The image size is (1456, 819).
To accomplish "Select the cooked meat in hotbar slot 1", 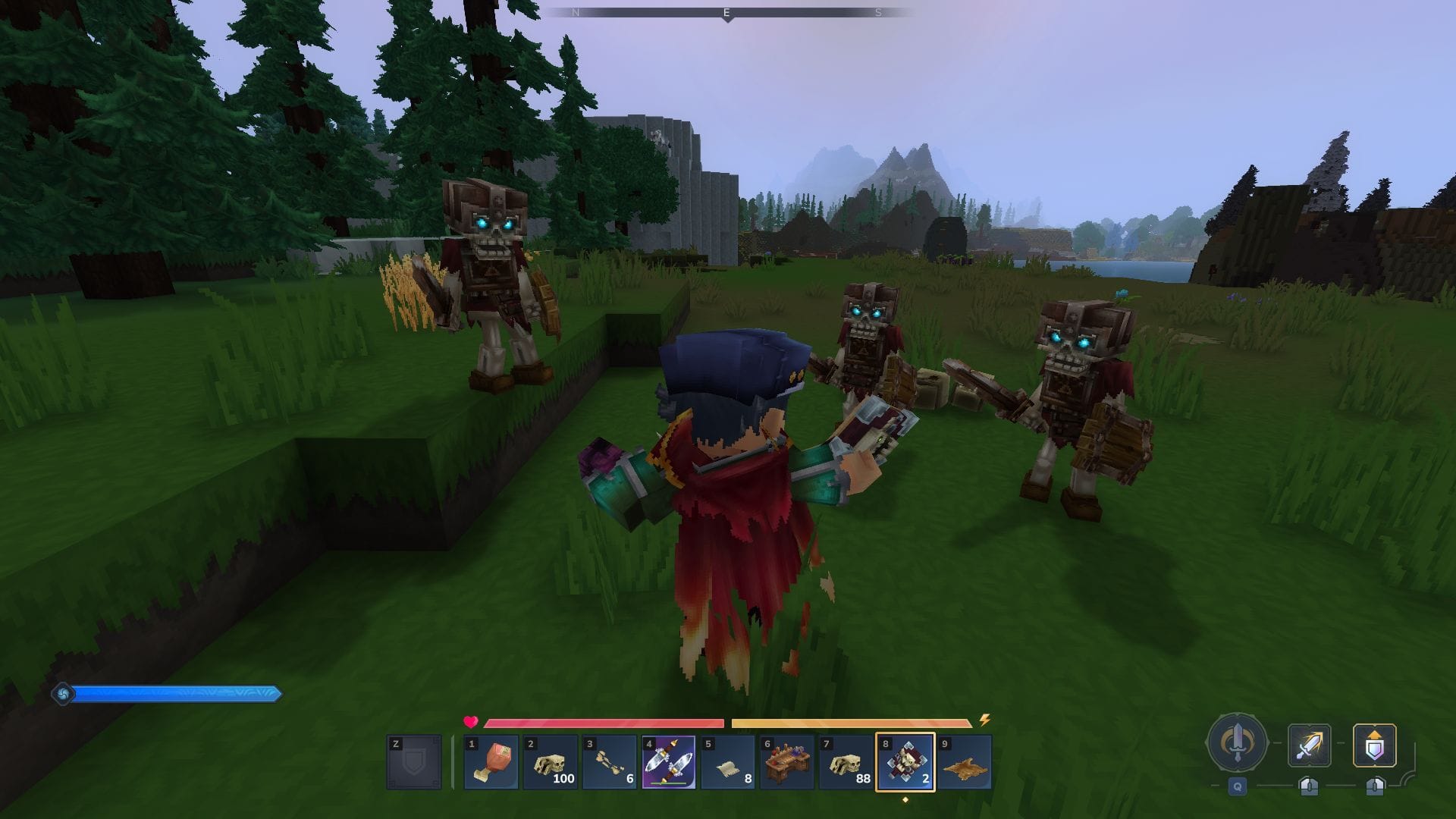I will pyautogui.click(x=491, y=762).
